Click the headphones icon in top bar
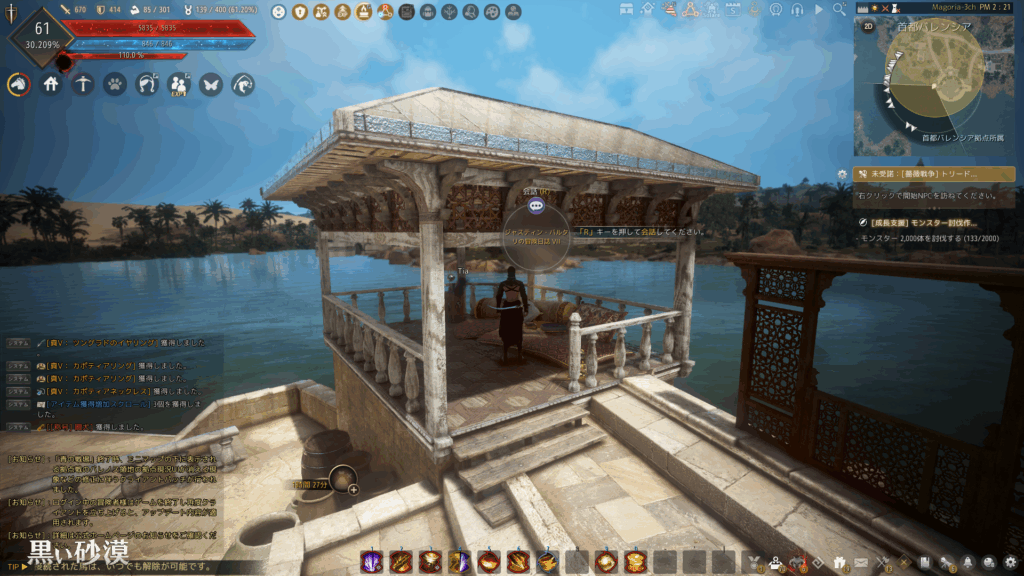 797,9
